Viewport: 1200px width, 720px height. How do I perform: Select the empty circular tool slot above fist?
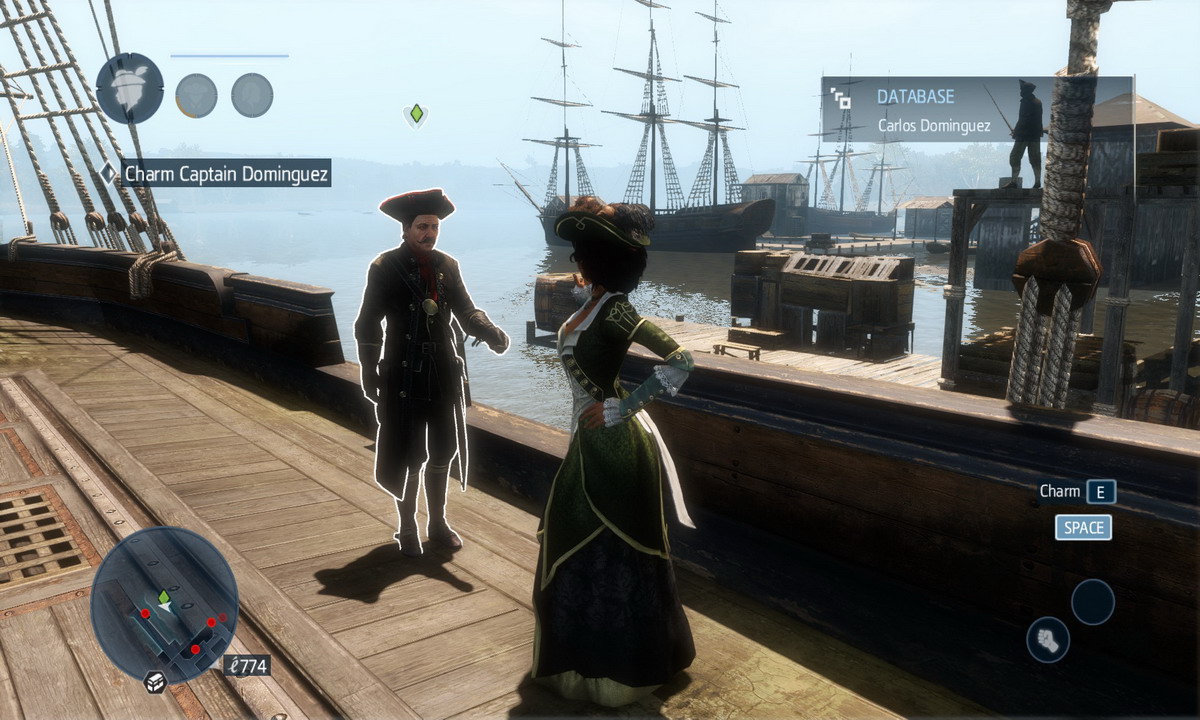pyautogui.click(x=1092, y=602)
